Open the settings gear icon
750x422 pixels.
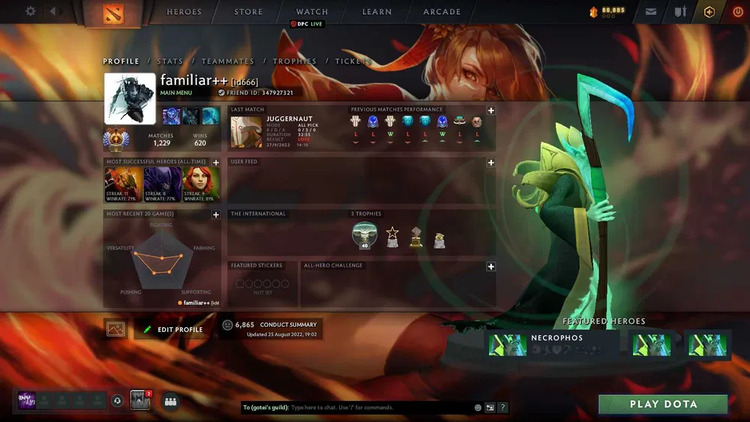30,12
